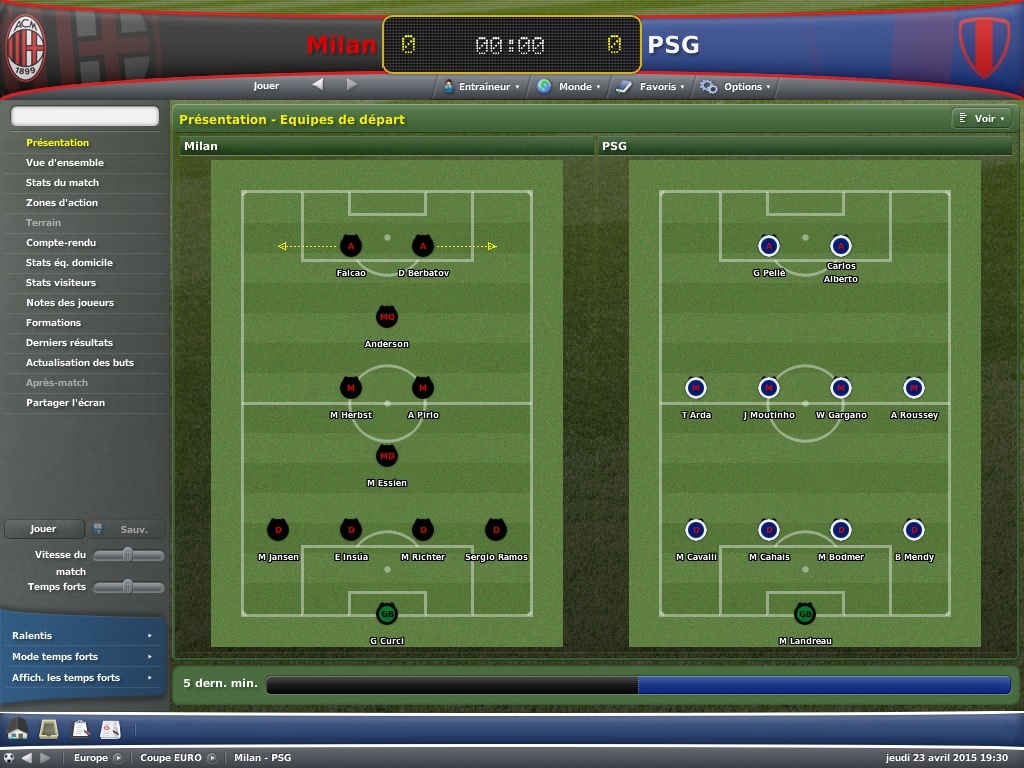Image resolution: width=1024 pixels, height=768 pixels.
Task: Open the Favoris menu
Action: click(651, 87)
